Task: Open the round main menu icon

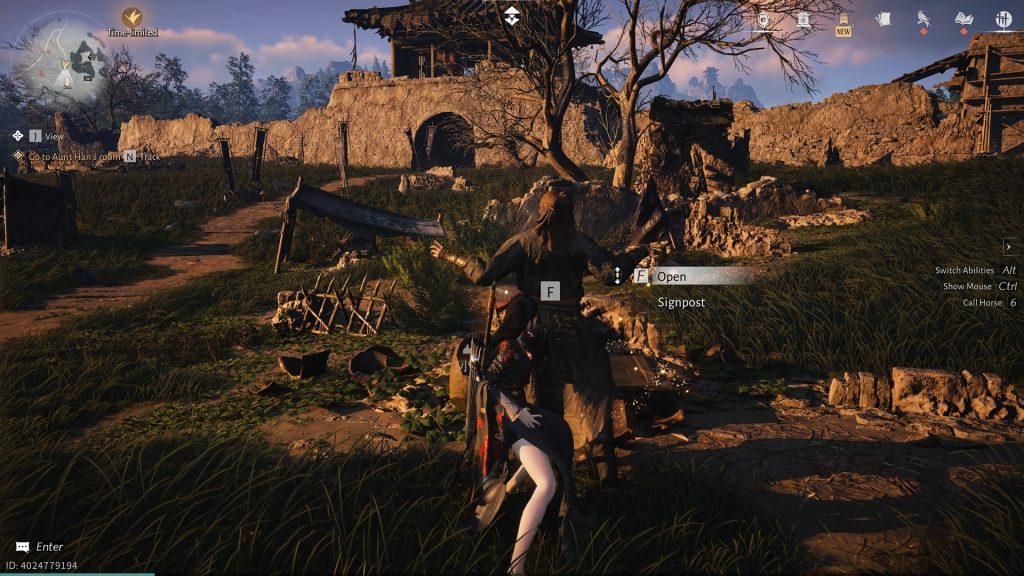Action: click(1003, 19)
